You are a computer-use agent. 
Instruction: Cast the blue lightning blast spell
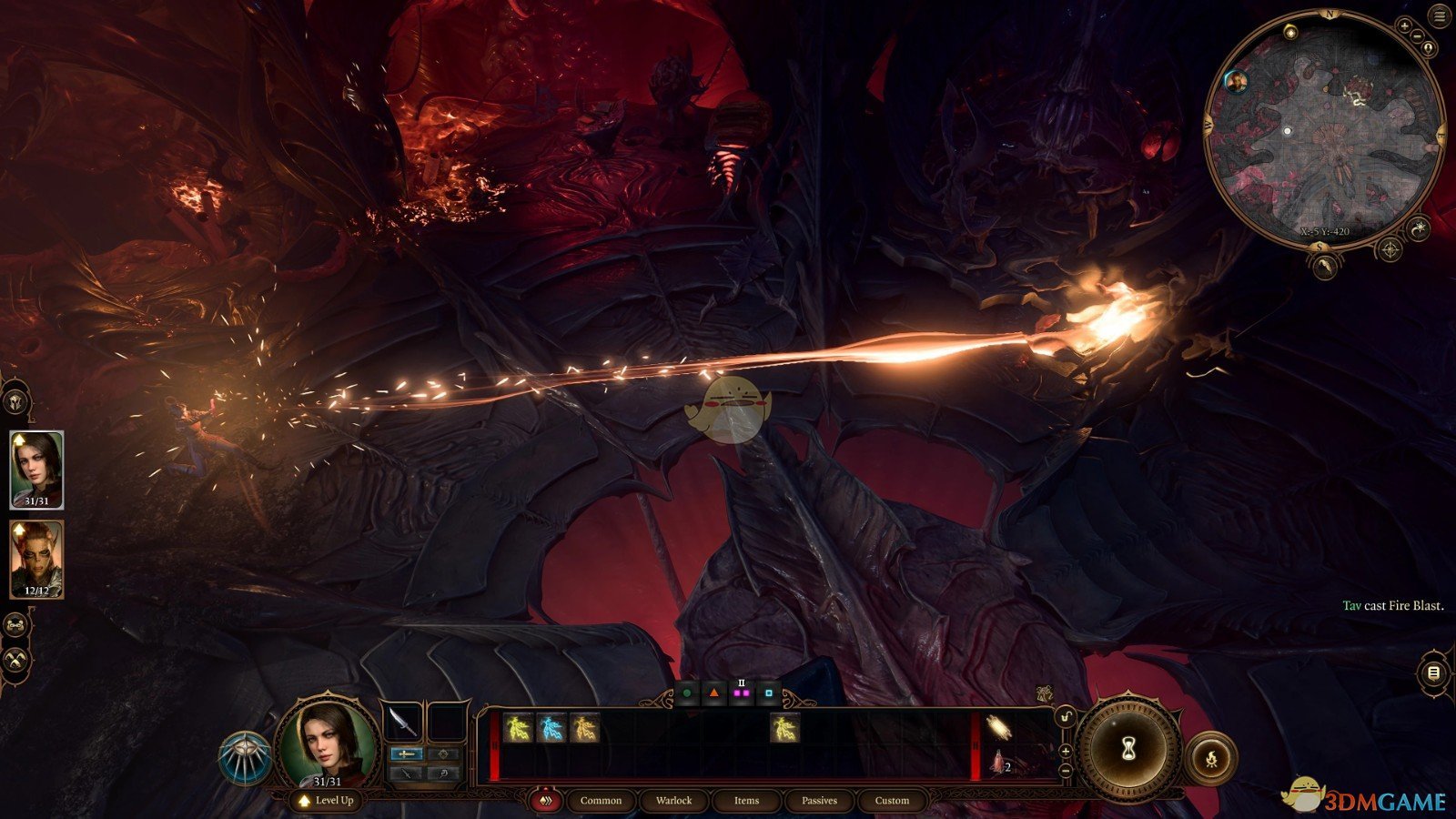tap(551, 728)
